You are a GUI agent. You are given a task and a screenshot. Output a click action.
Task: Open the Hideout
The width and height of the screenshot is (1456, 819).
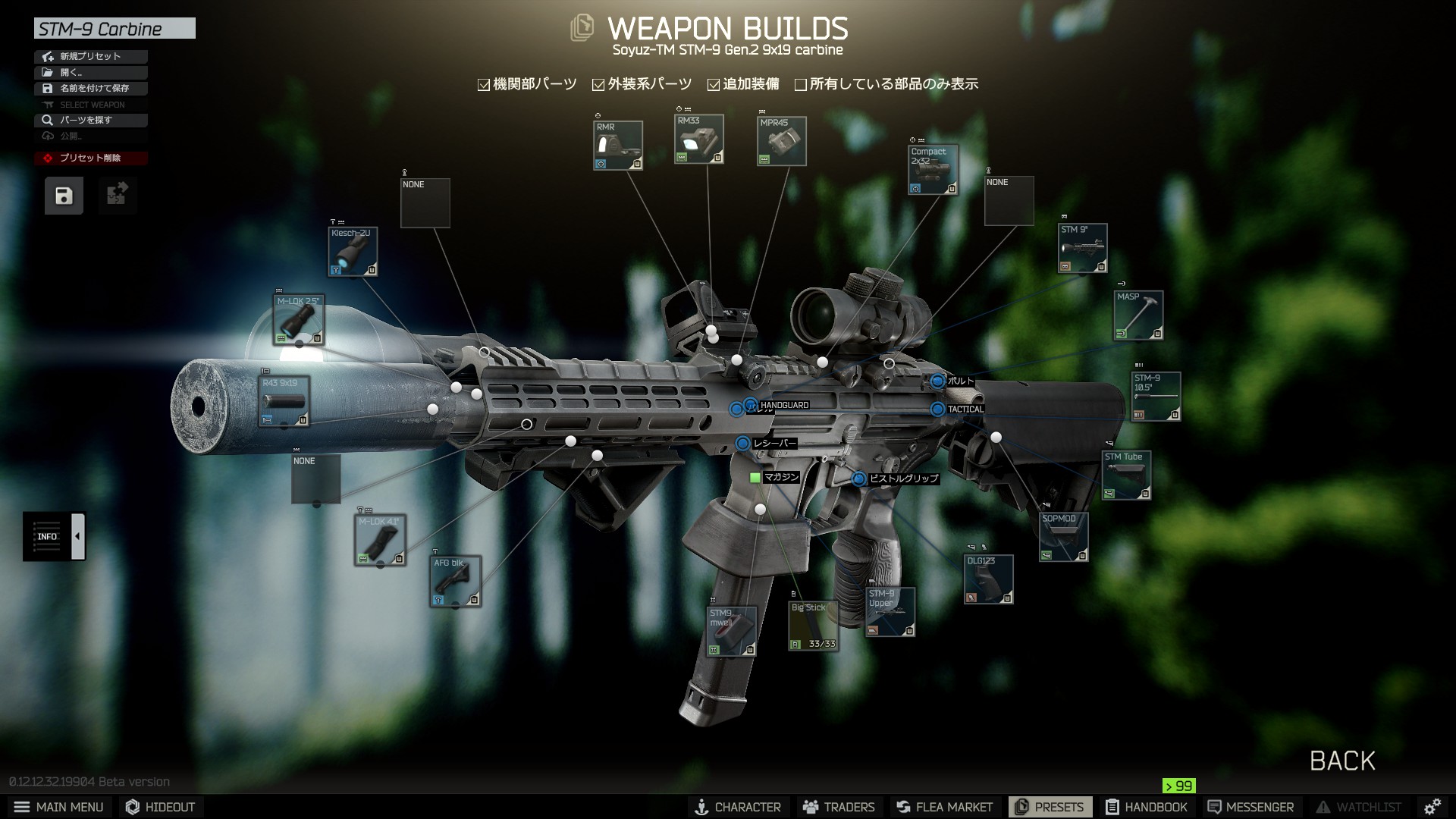160,807
